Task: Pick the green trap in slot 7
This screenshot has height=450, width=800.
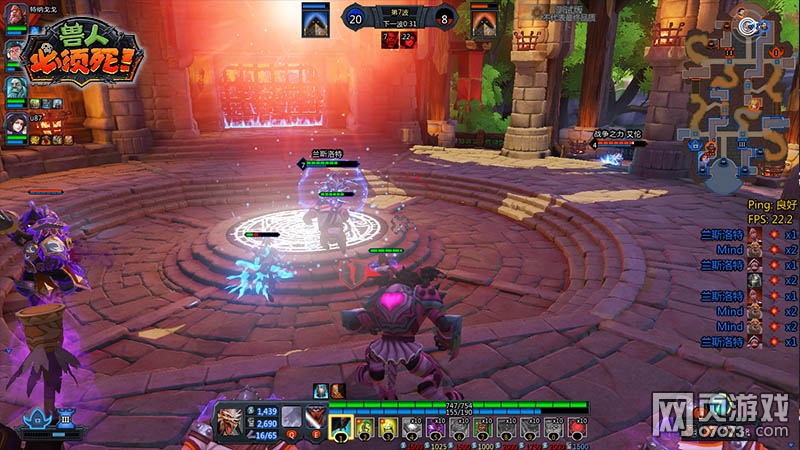Action: click(484, 427)
